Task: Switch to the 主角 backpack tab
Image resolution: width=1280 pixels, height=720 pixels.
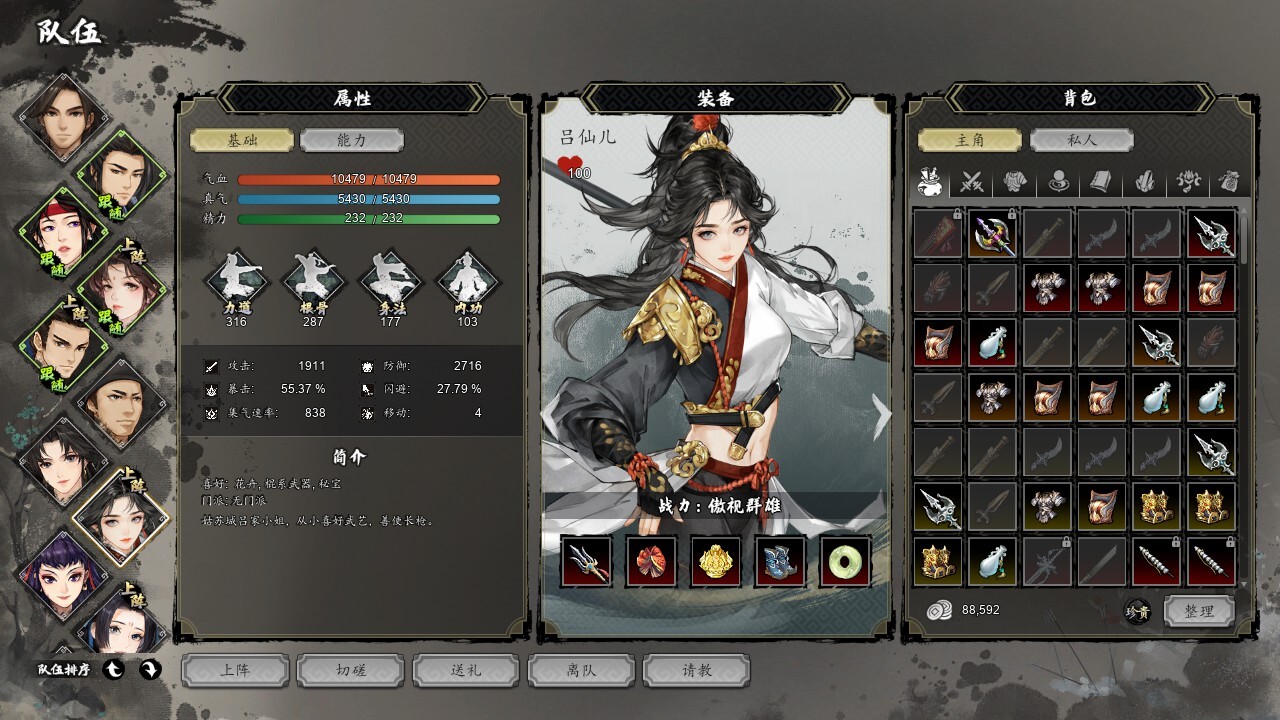Action: tap(970, 141)
